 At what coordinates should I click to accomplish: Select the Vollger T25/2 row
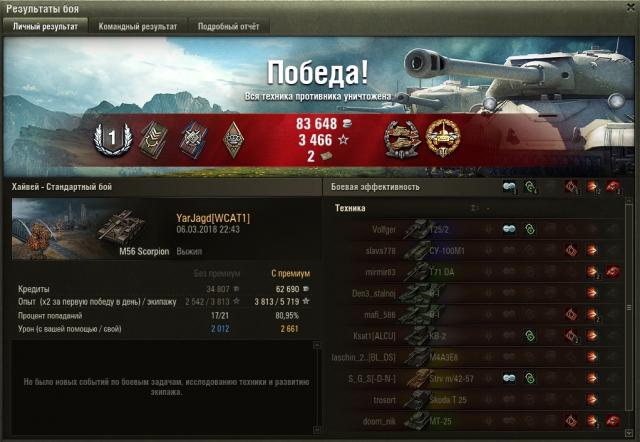pyautogui.click(x=480, y=229)
